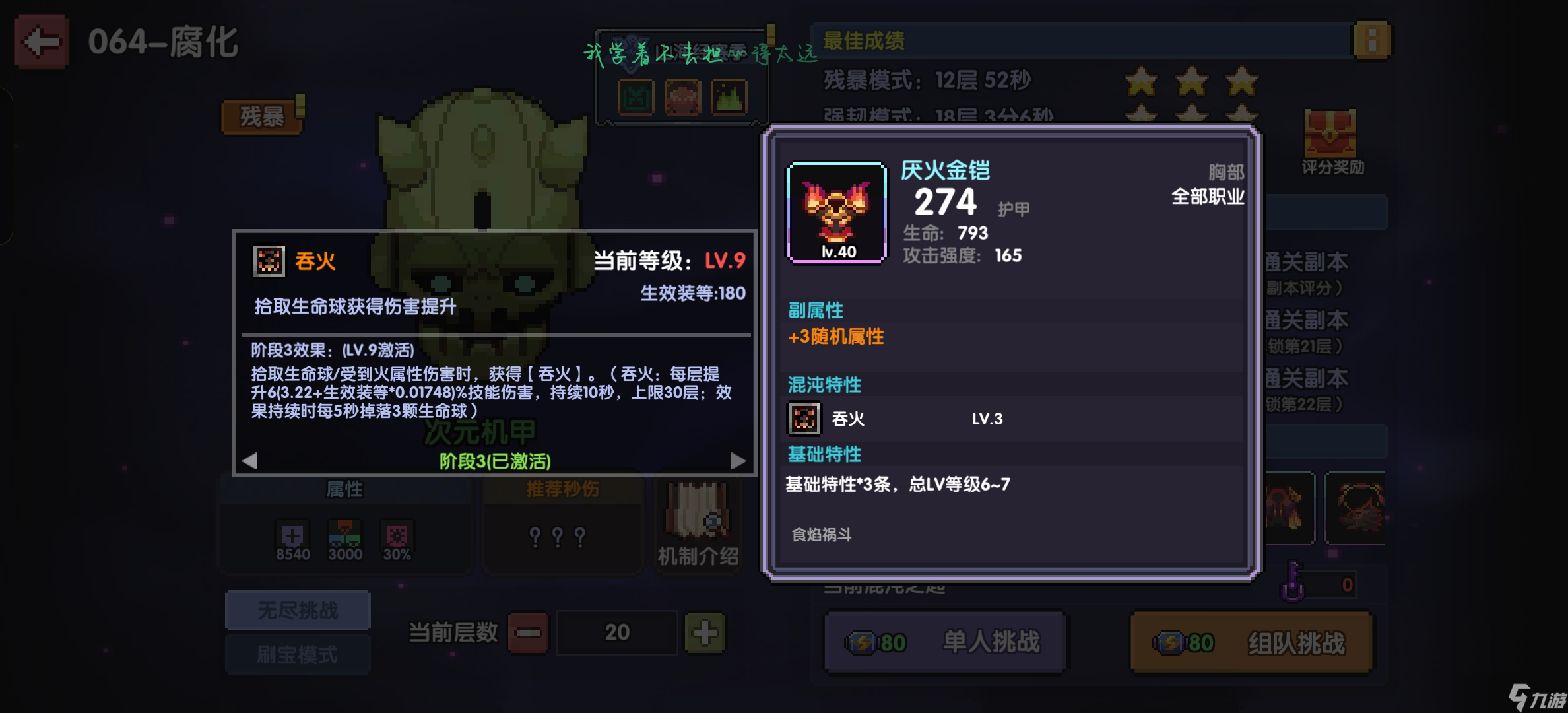Click the back arrow to leave 064-腐化

tap(40, 41)
